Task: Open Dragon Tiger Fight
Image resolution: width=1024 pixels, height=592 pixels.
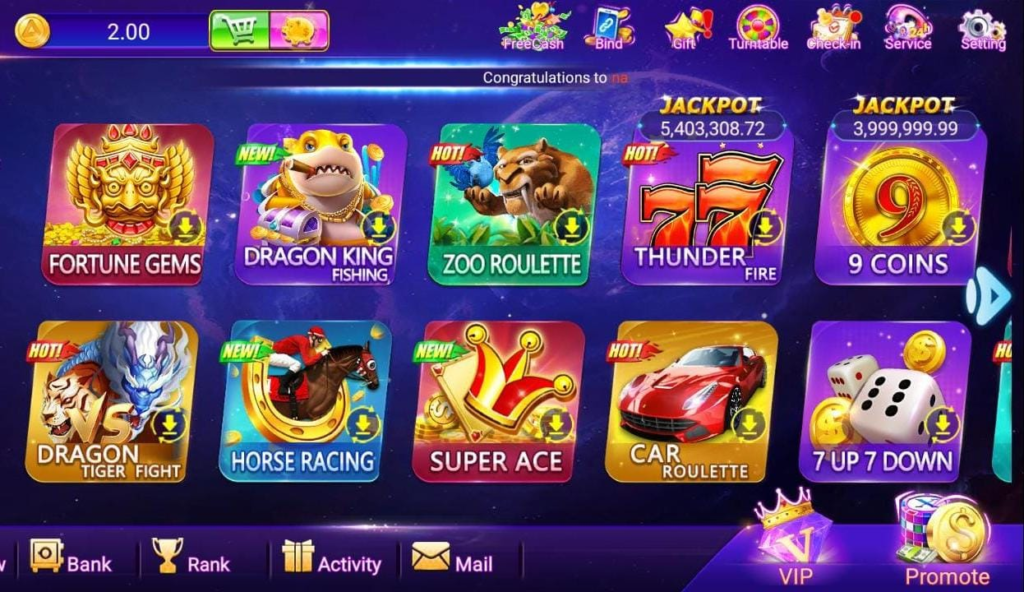Action: (110, 400)
